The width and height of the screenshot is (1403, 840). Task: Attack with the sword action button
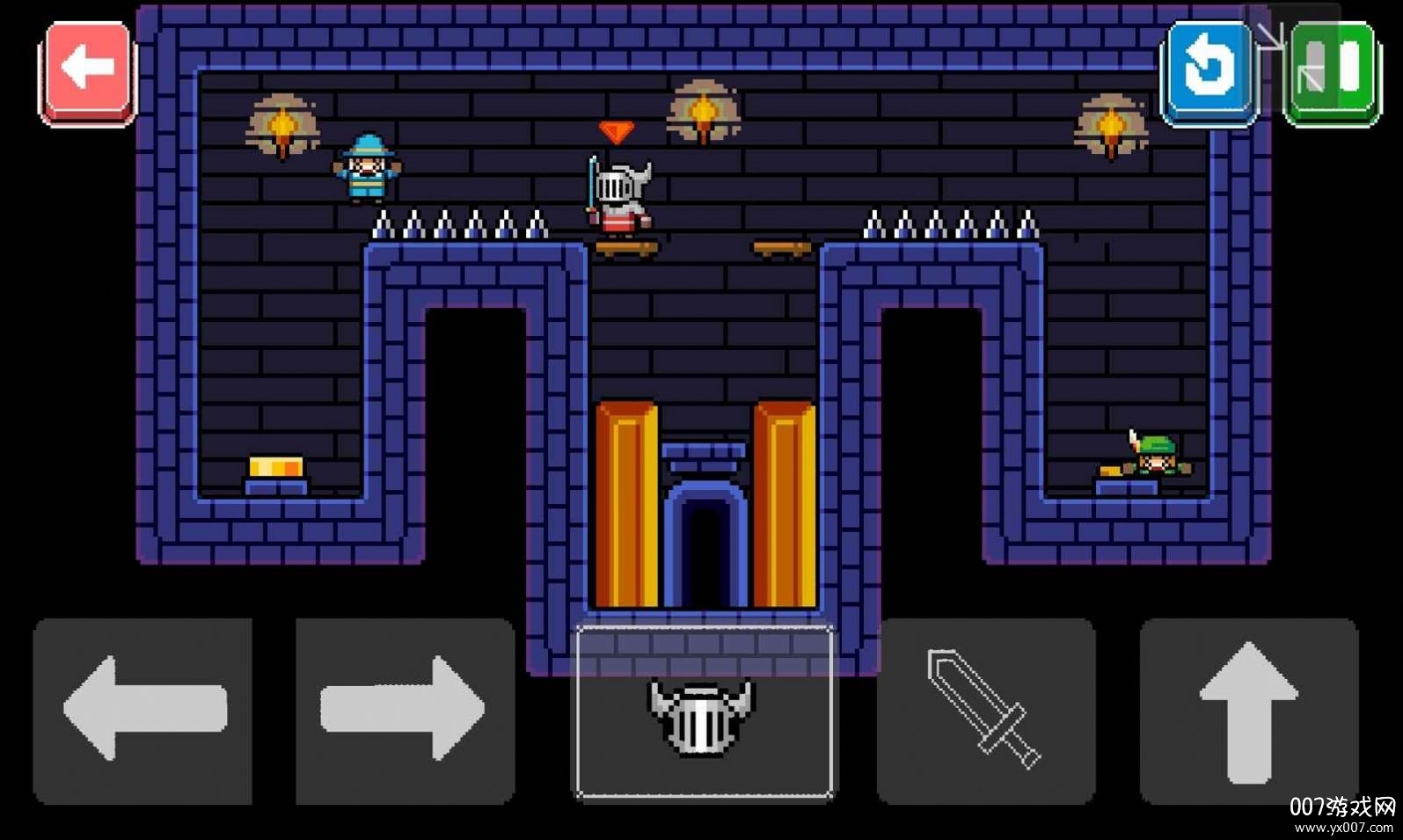985,711
